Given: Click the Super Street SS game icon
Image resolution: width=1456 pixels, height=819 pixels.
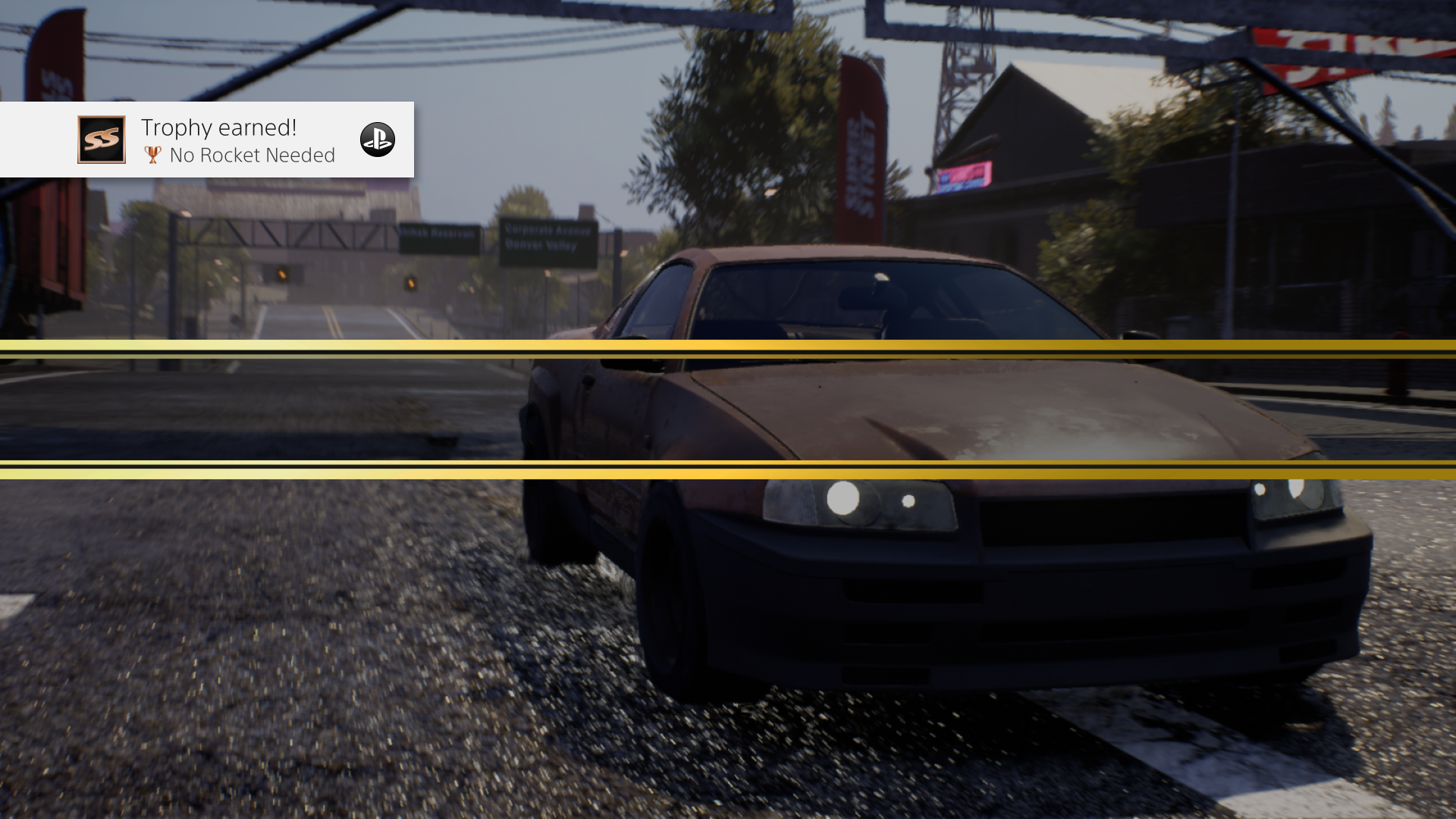Looking at the screenshot, I should [x=101, y=140].
